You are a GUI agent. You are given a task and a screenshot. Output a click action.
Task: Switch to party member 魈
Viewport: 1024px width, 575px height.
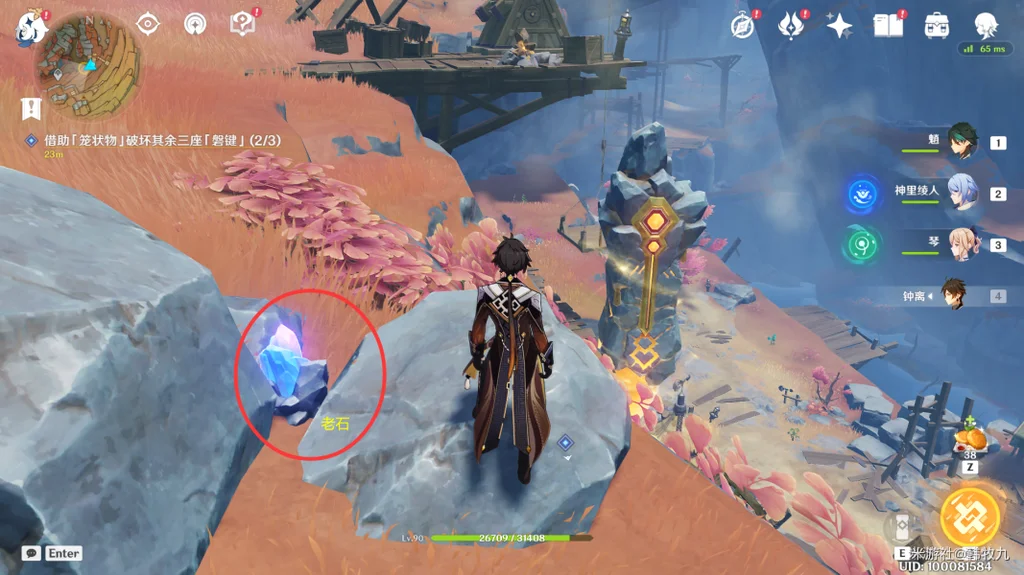(x=962, y=143)
